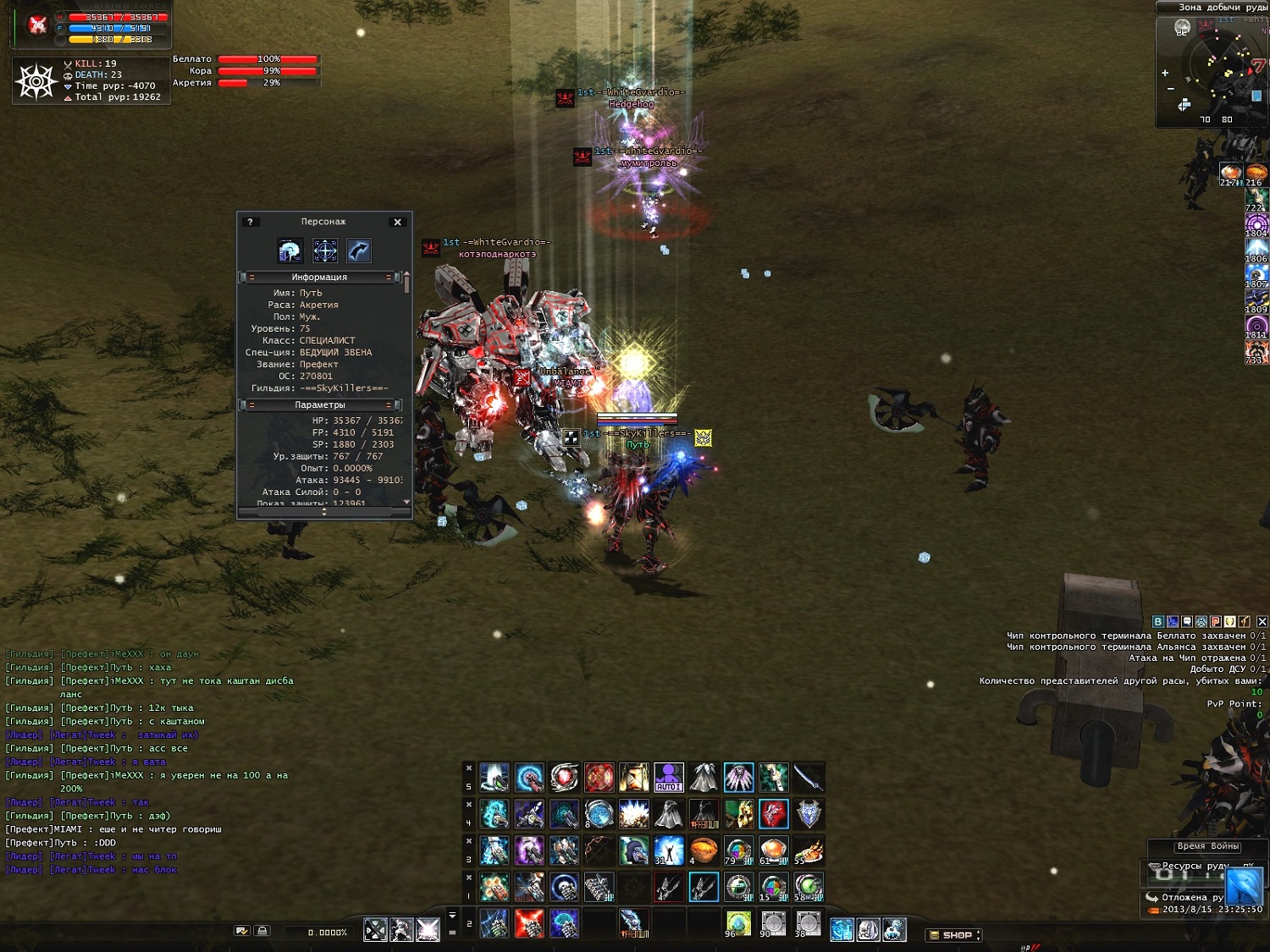Select the curved arrow icon in Персонаж window

click(359, 250)
